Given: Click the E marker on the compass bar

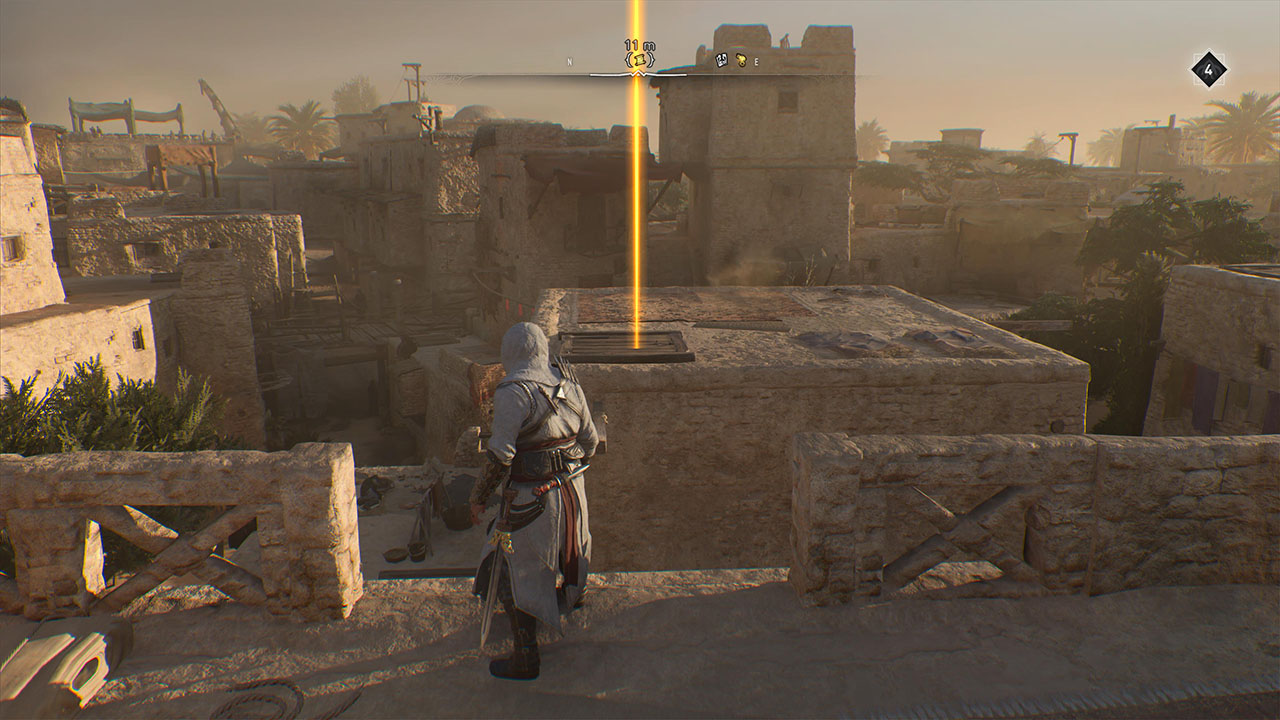Looking at the screenshot, I should [757, 62].
